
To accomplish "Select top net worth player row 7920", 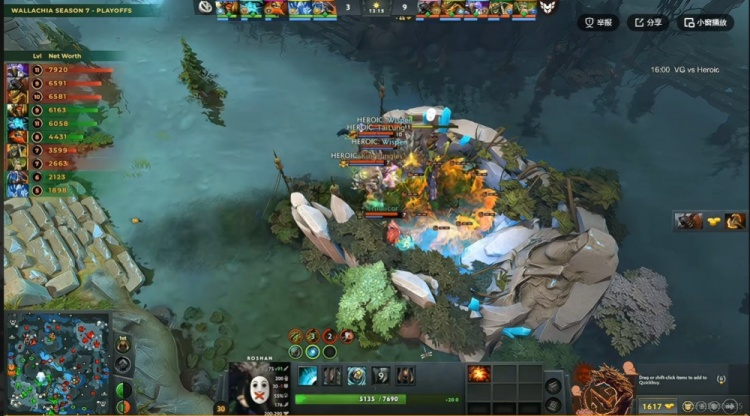I will click(x=50, y=70).
